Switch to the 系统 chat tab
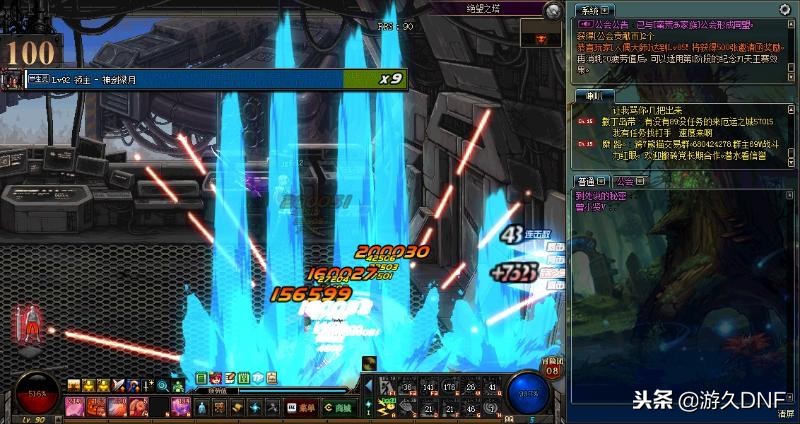Screen dimensions: 800x424 tap(589, 9)
